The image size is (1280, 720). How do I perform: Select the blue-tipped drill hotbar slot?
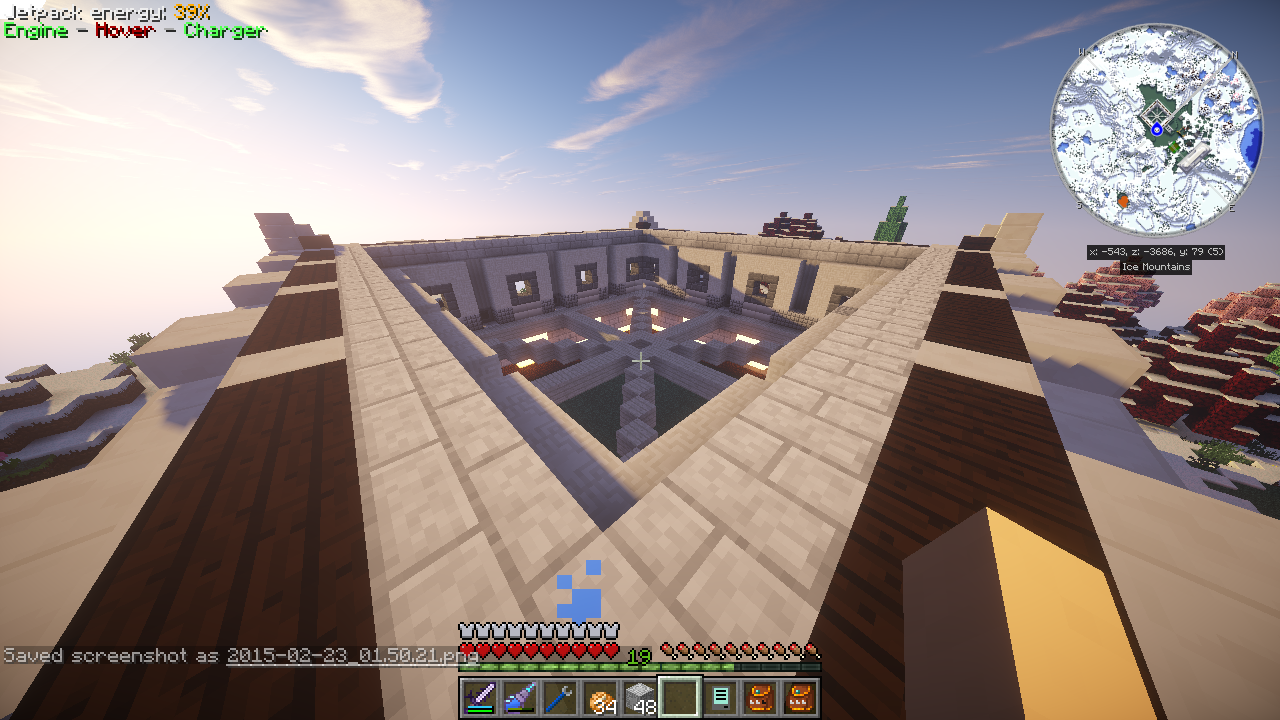pyautogui.click(x=518, y=697)
